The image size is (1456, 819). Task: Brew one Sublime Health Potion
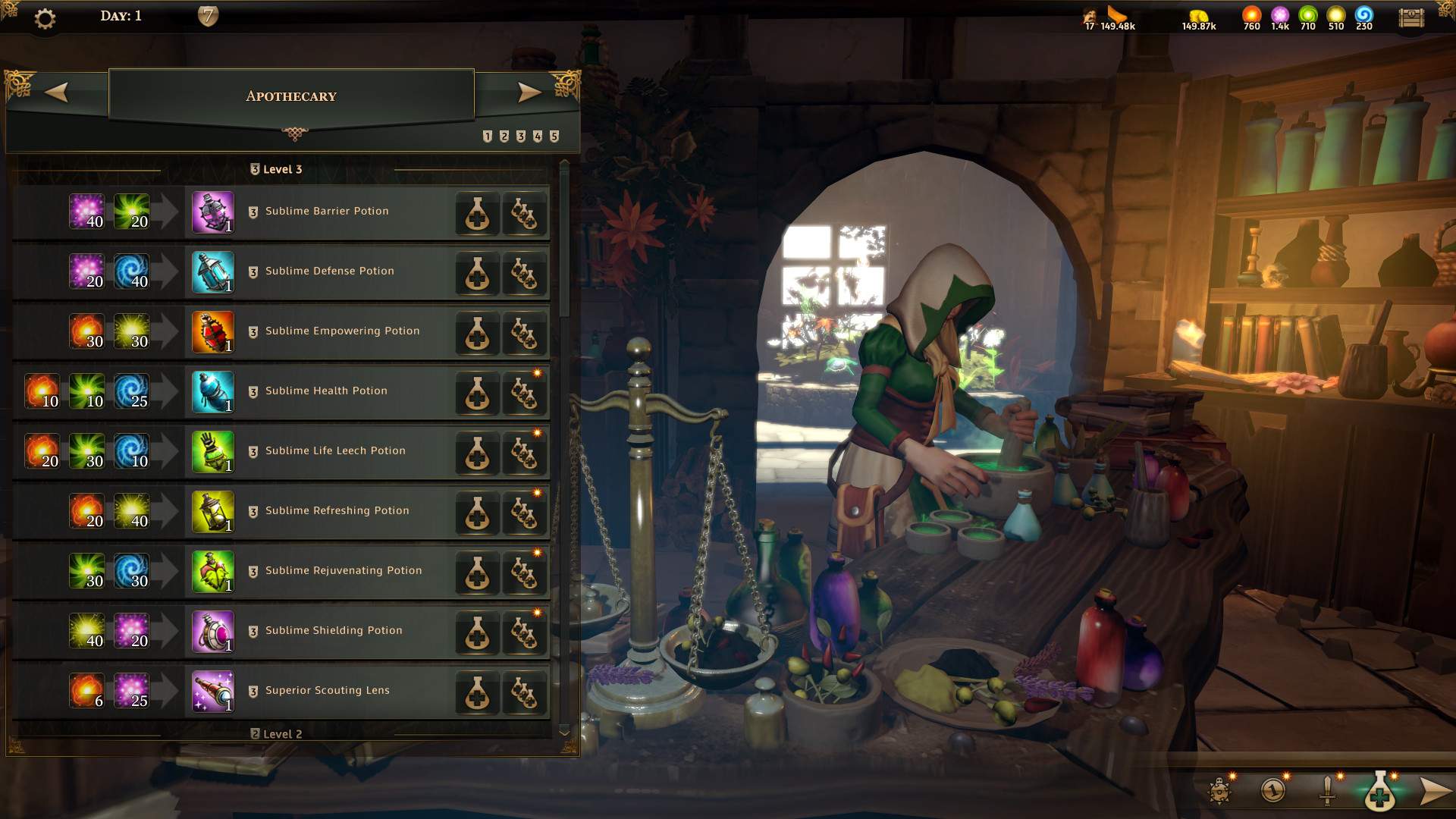[477, 393]
